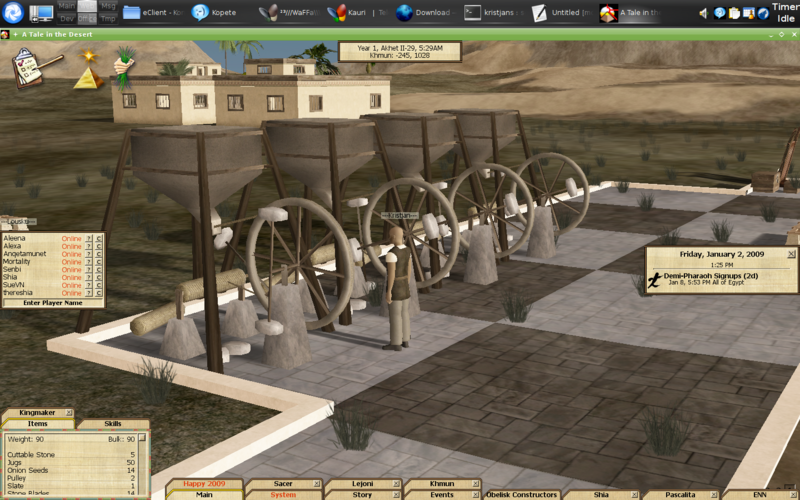This screenshot has height=500, width=800.
Task: Select the Pascalita chat tab
Action: click(x=680, y=494)
